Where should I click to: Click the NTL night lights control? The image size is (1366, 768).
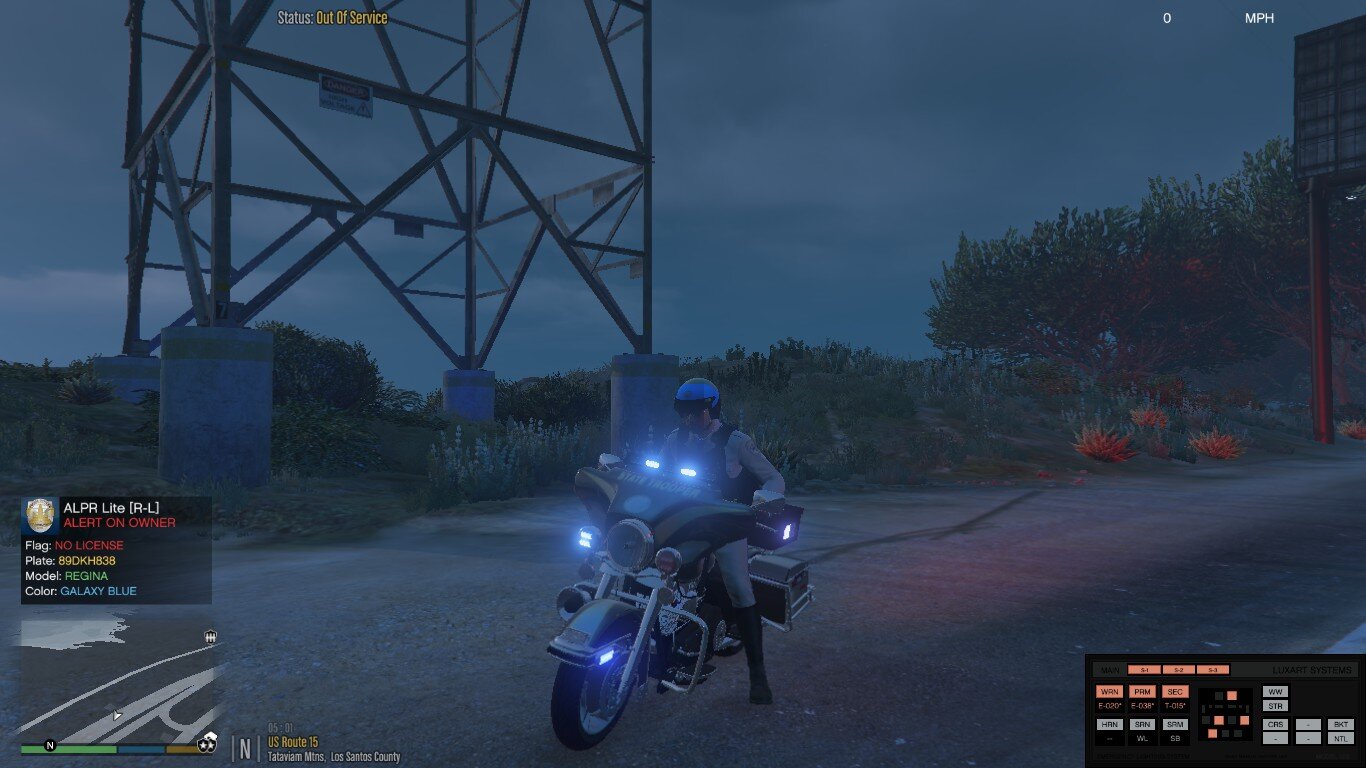1341,737
